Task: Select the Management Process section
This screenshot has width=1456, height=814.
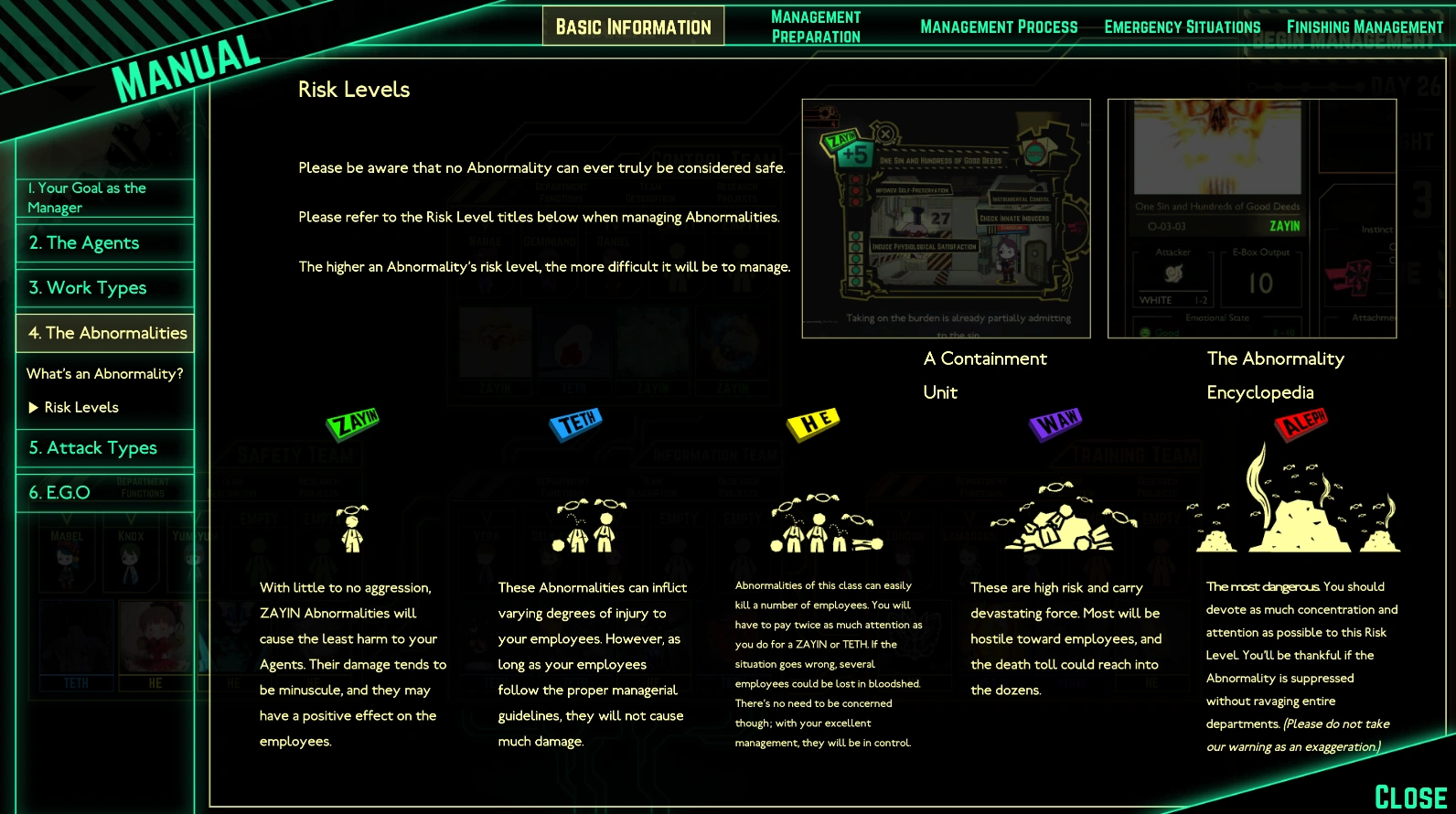Action: tap(999, 27)
